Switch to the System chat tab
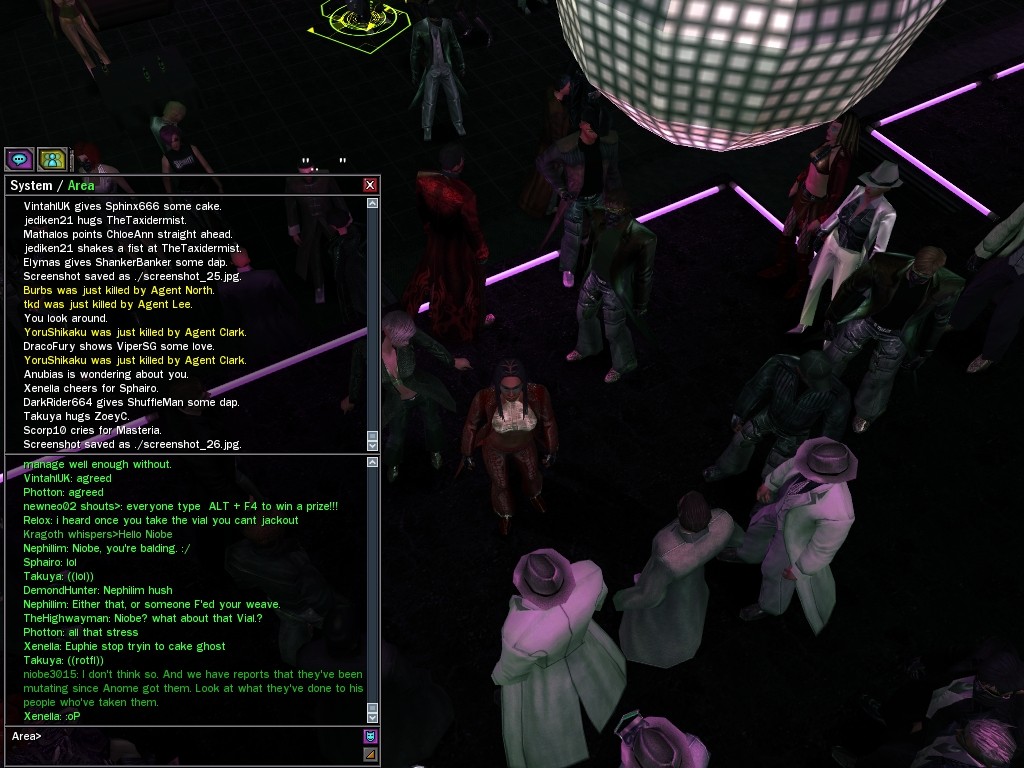Screen dimensions: 1024x768 [30, 185]
